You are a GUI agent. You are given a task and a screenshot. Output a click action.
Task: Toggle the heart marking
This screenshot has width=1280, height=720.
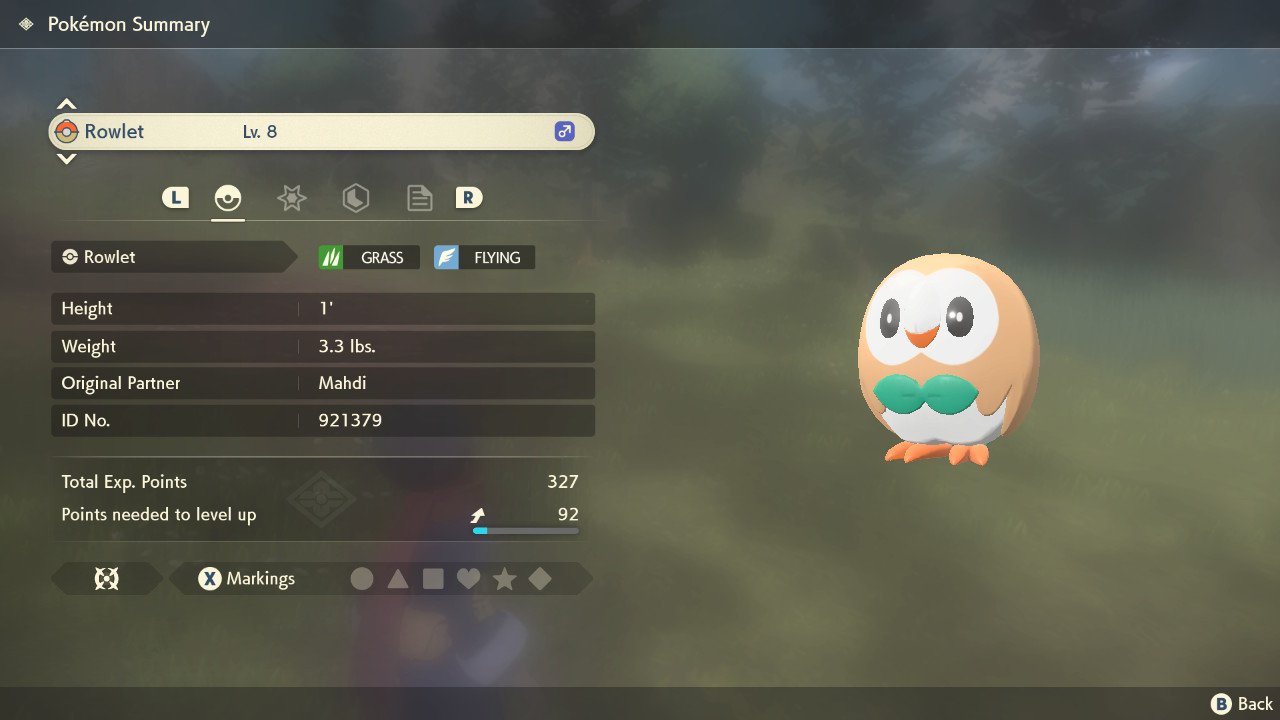click(468, 579)
